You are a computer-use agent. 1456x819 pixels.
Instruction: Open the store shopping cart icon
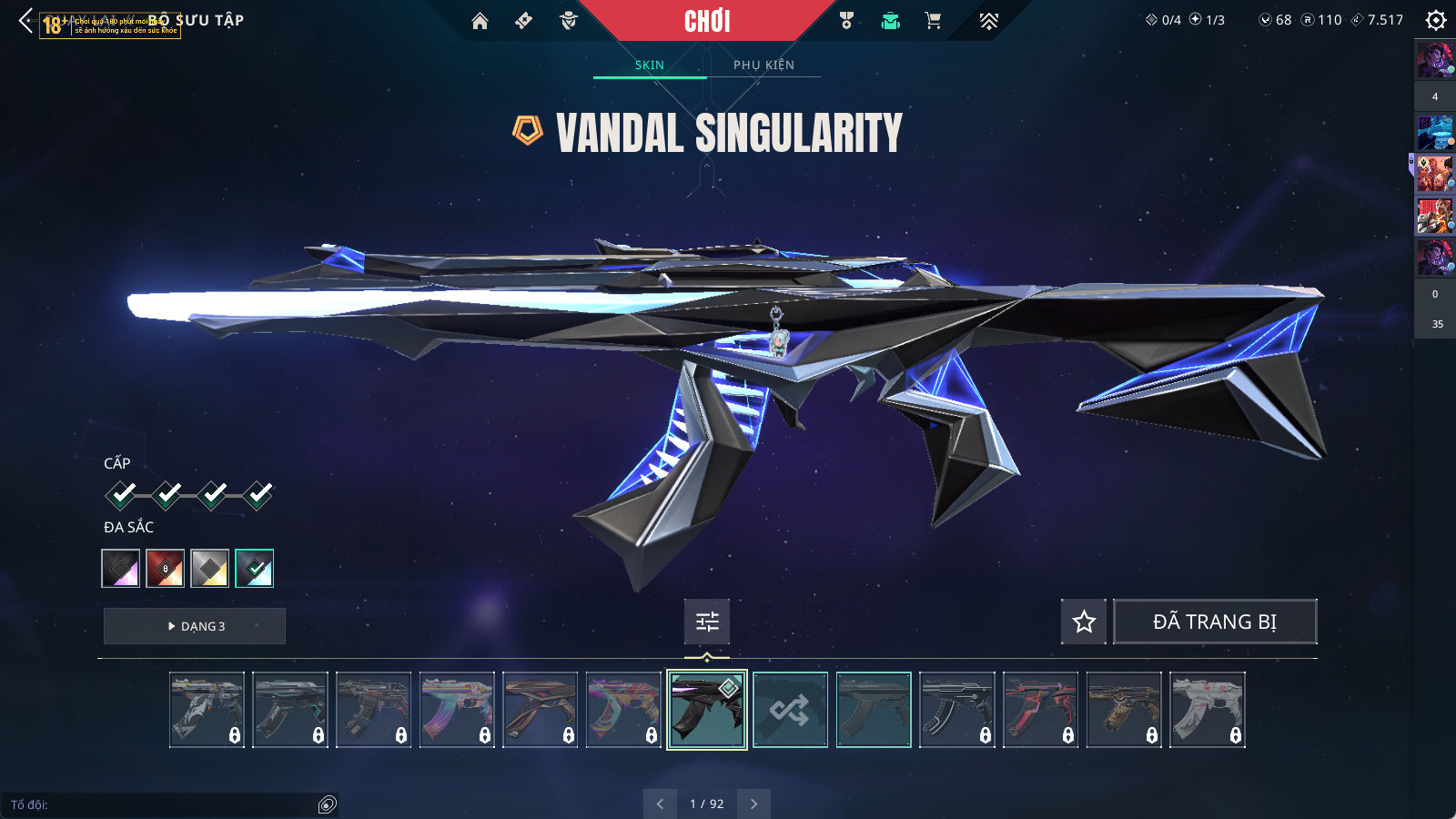pos(933,21)
